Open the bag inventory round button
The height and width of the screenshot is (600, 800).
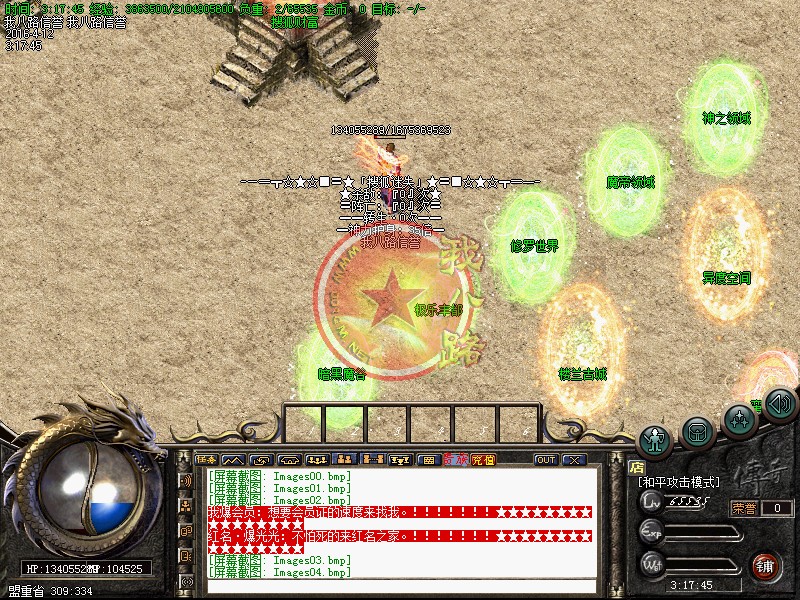tap(697, 430)
